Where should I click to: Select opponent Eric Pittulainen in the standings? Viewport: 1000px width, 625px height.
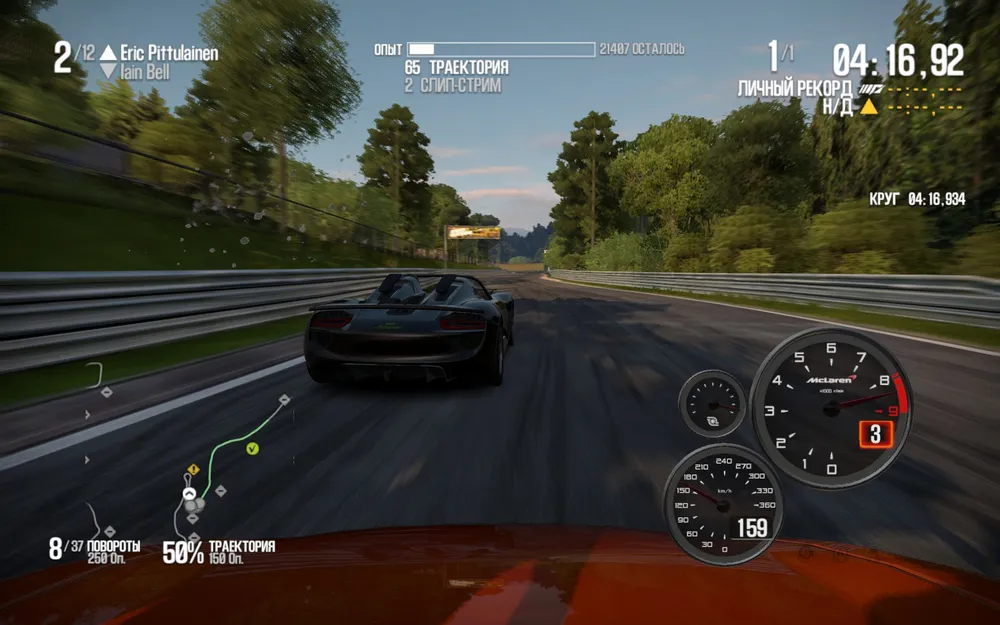pyautogui.click(x=168, y=53)
